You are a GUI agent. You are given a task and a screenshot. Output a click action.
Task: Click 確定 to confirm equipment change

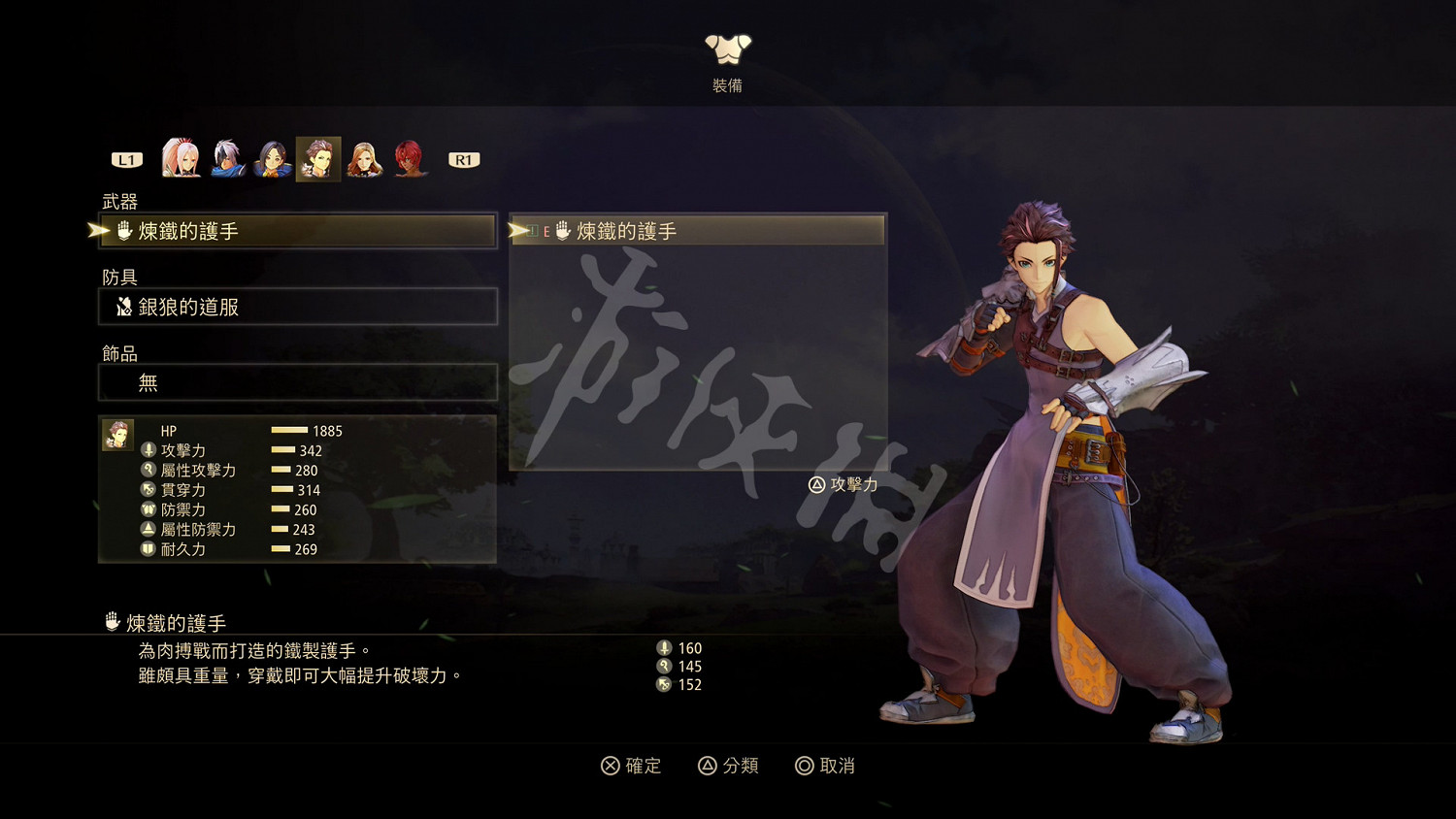click(631, 766)
